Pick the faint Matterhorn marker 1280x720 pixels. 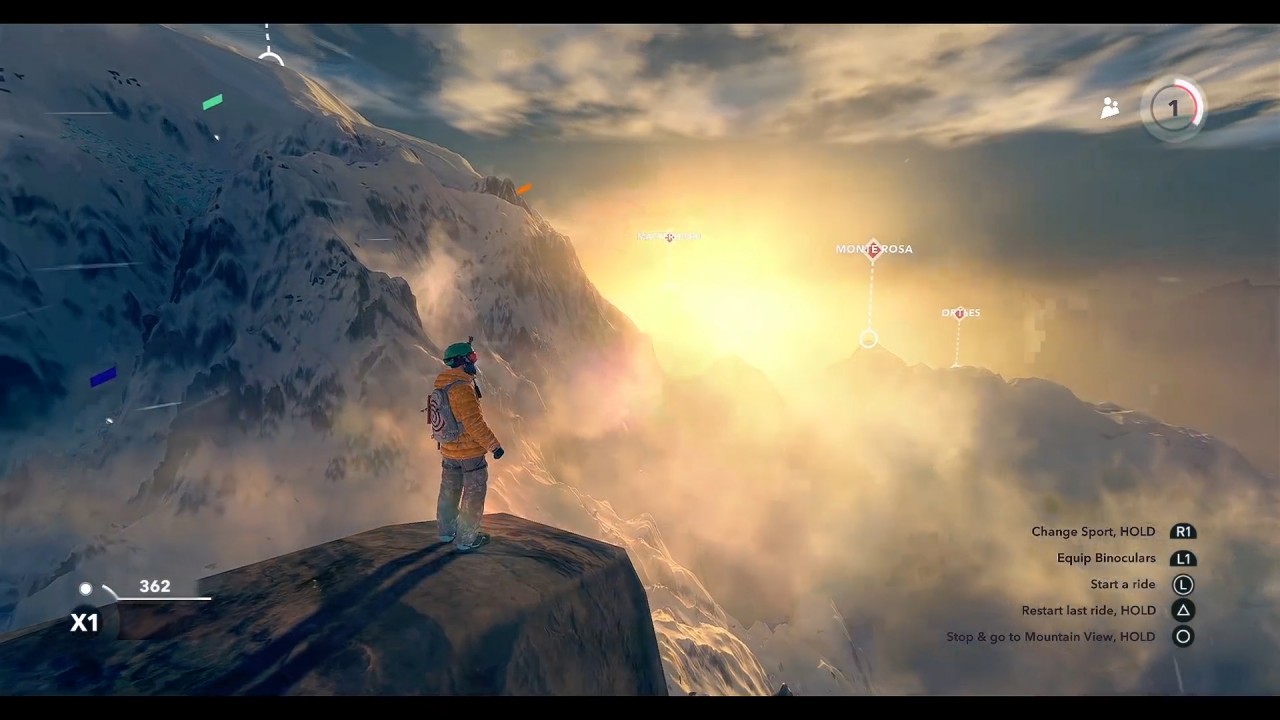tap(669, 237)
